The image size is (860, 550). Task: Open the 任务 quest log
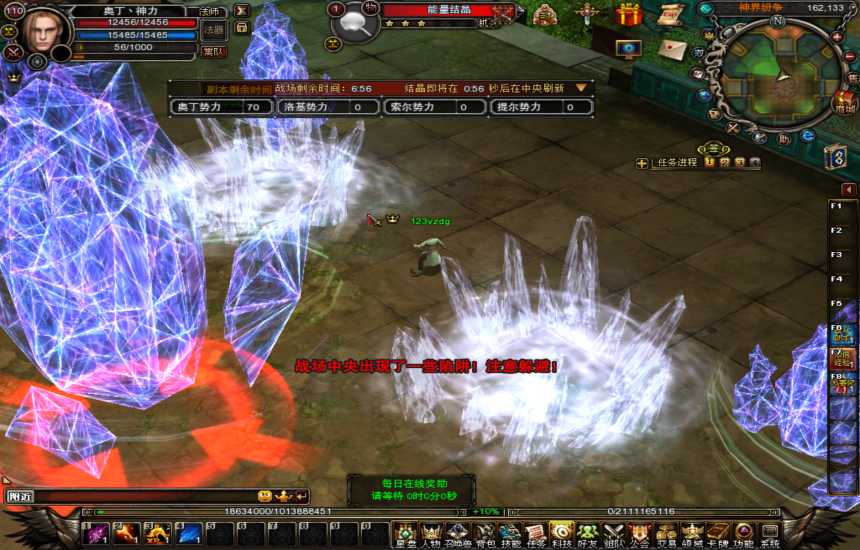click(x=535, y=535)
